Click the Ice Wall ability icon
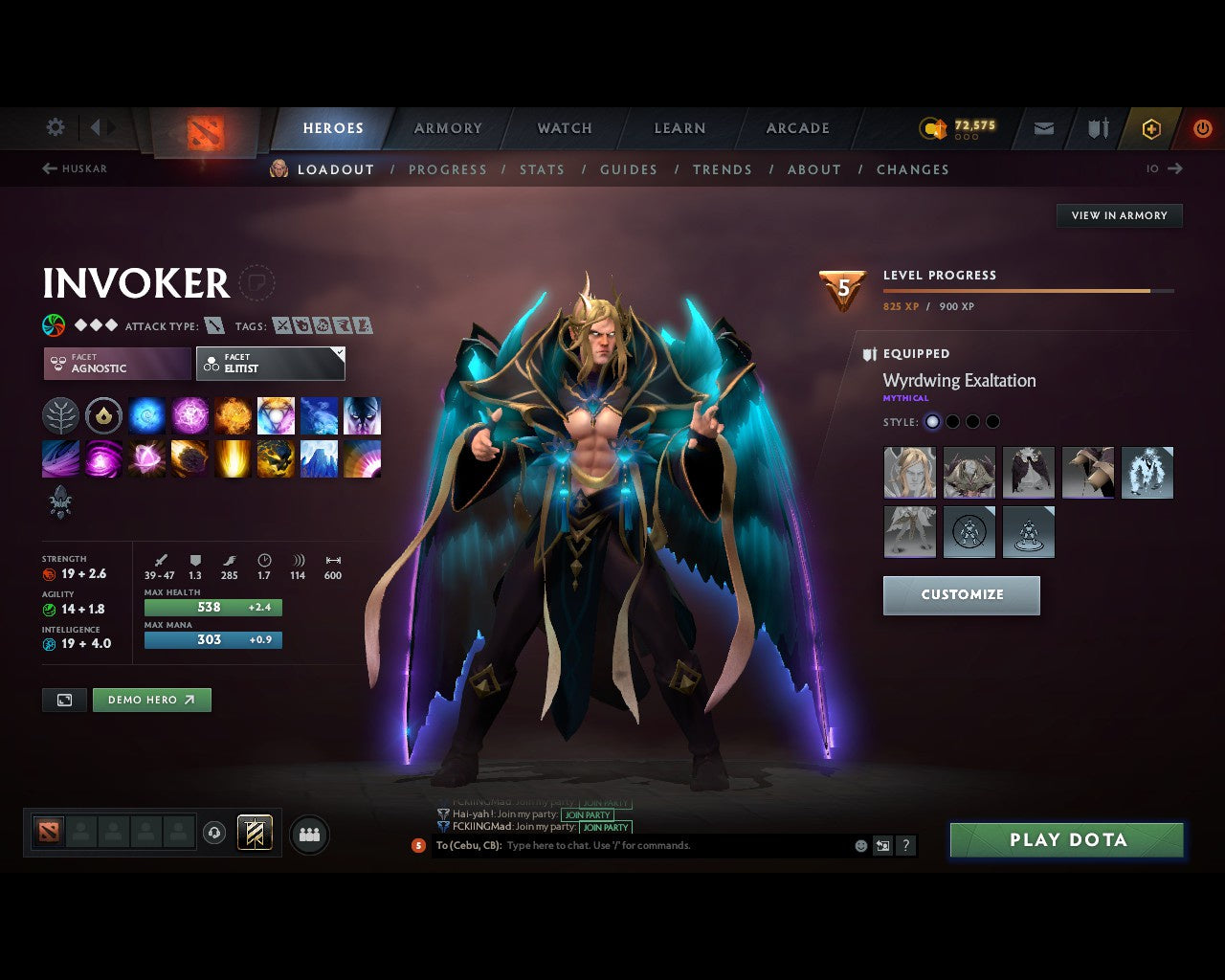The image size is (1225, 980). point(319,458)
